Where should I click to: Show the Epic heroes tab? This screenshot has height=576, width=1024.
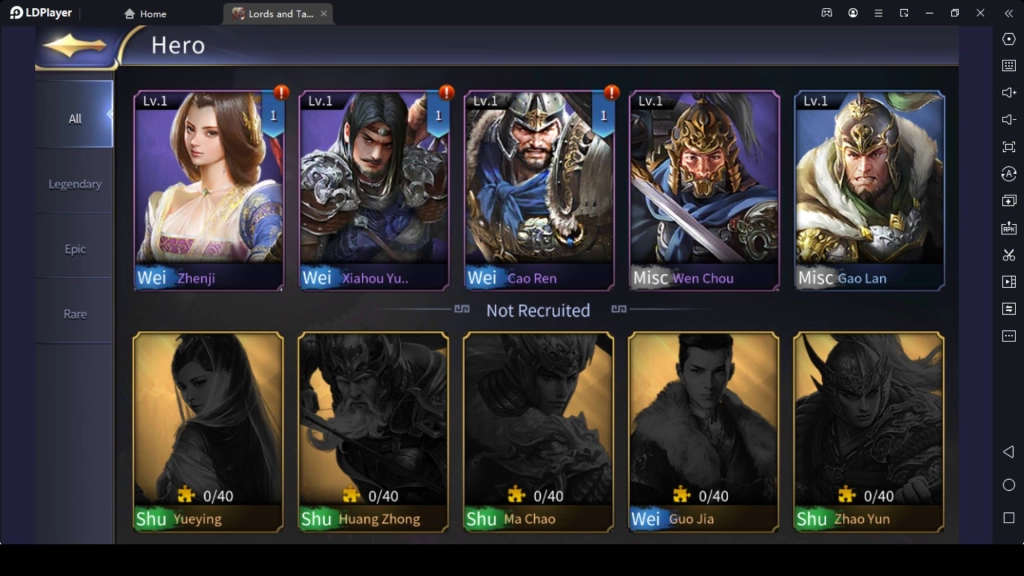tap(75, 249)
